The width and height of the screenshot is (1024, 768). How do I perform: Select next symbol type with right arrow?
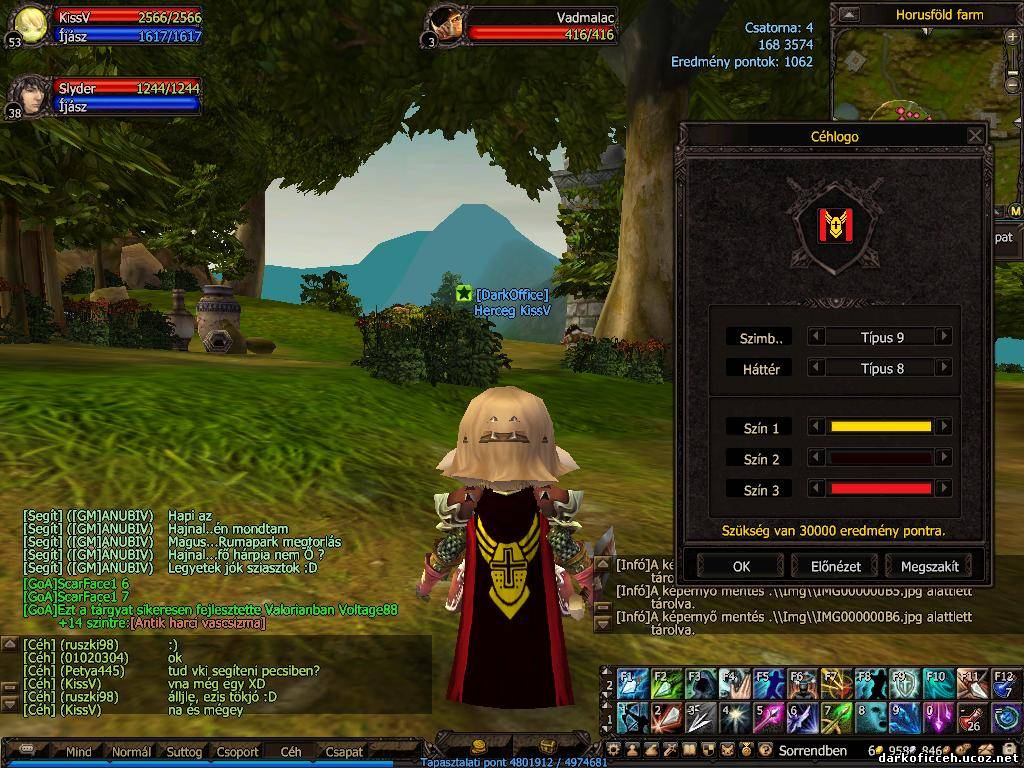click(943, 337)
